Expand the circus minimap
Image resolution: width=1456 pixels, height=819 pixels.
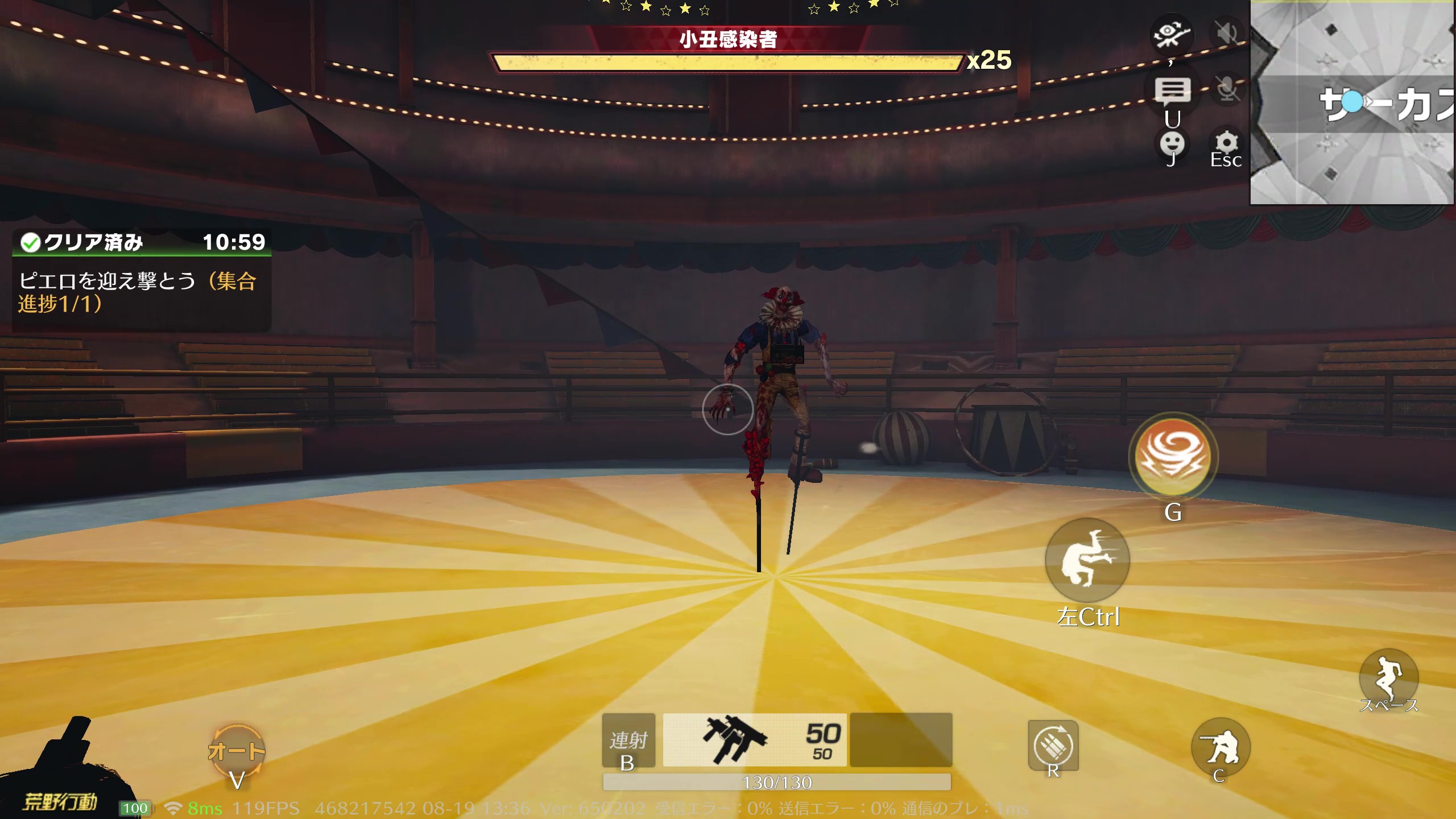tap(1352, 102)
